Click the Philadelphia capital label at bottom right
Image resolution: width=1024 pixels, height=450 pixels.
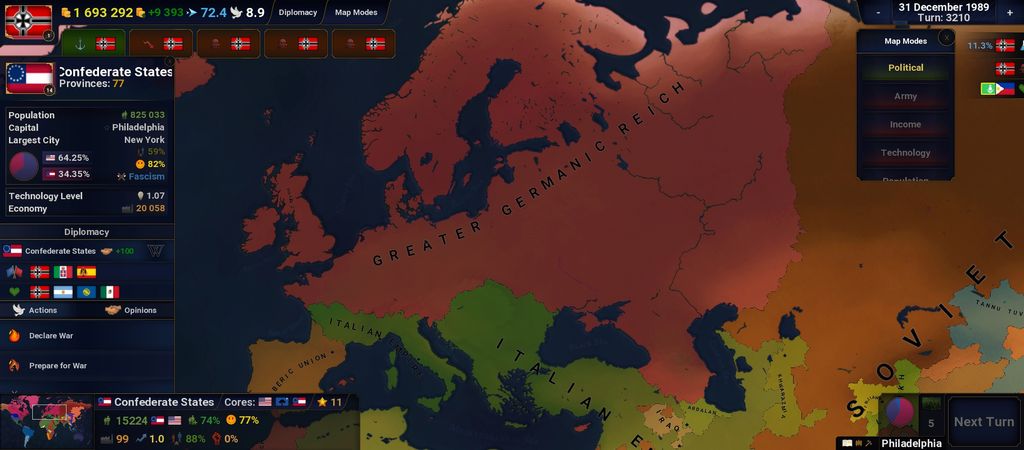[910, 443]
